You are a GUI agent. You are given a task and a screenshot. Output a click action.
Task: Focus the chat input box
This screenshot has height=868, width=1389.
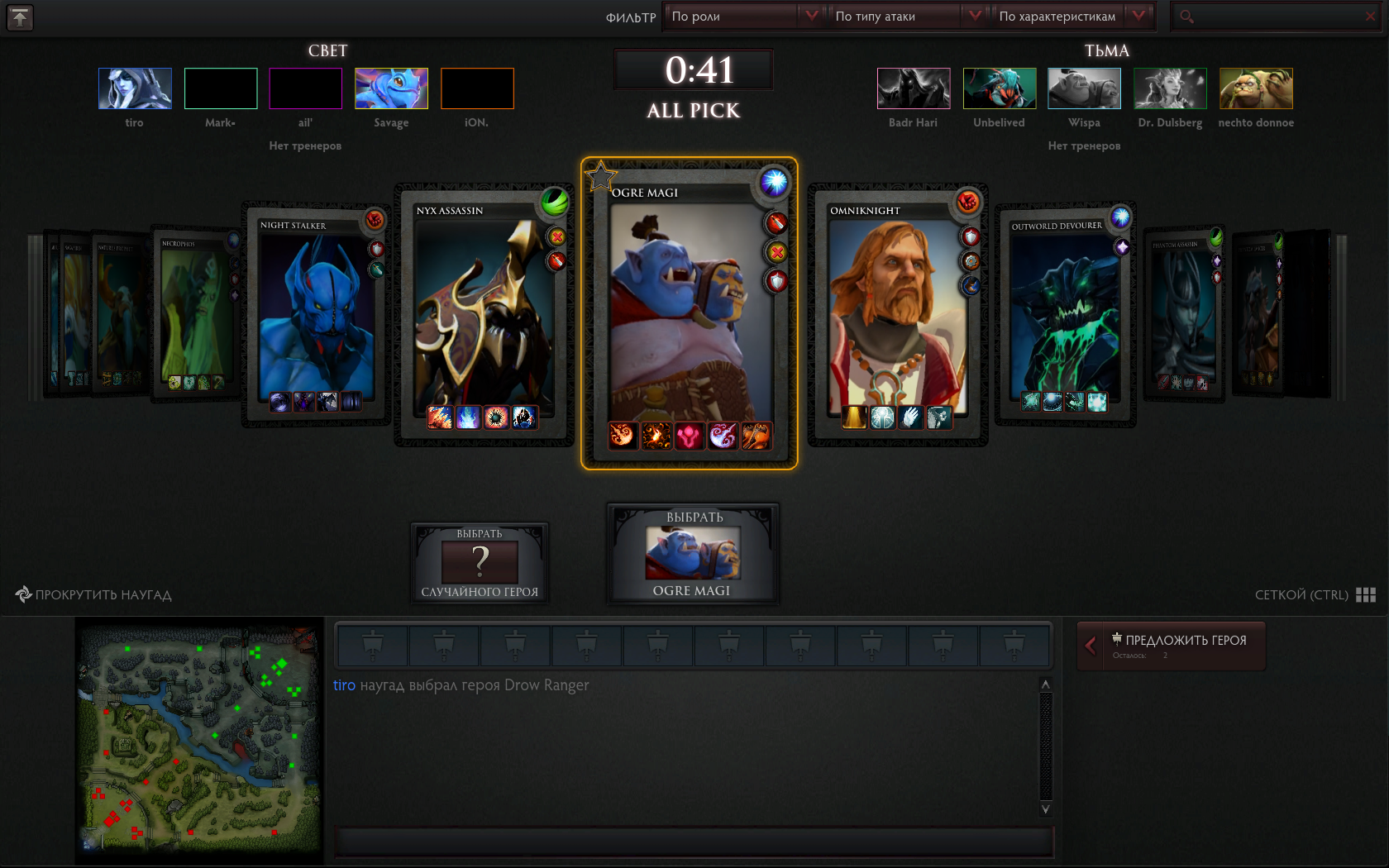(x=693, y=842)
